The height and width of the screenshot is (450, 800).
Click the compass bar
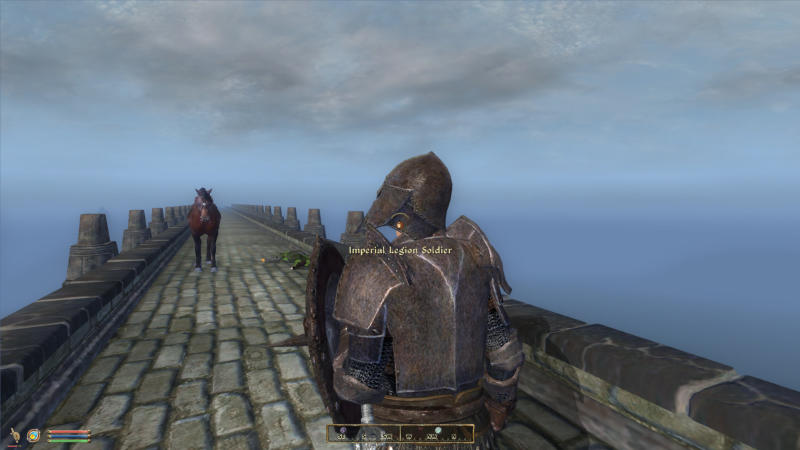tap(400, 434)
